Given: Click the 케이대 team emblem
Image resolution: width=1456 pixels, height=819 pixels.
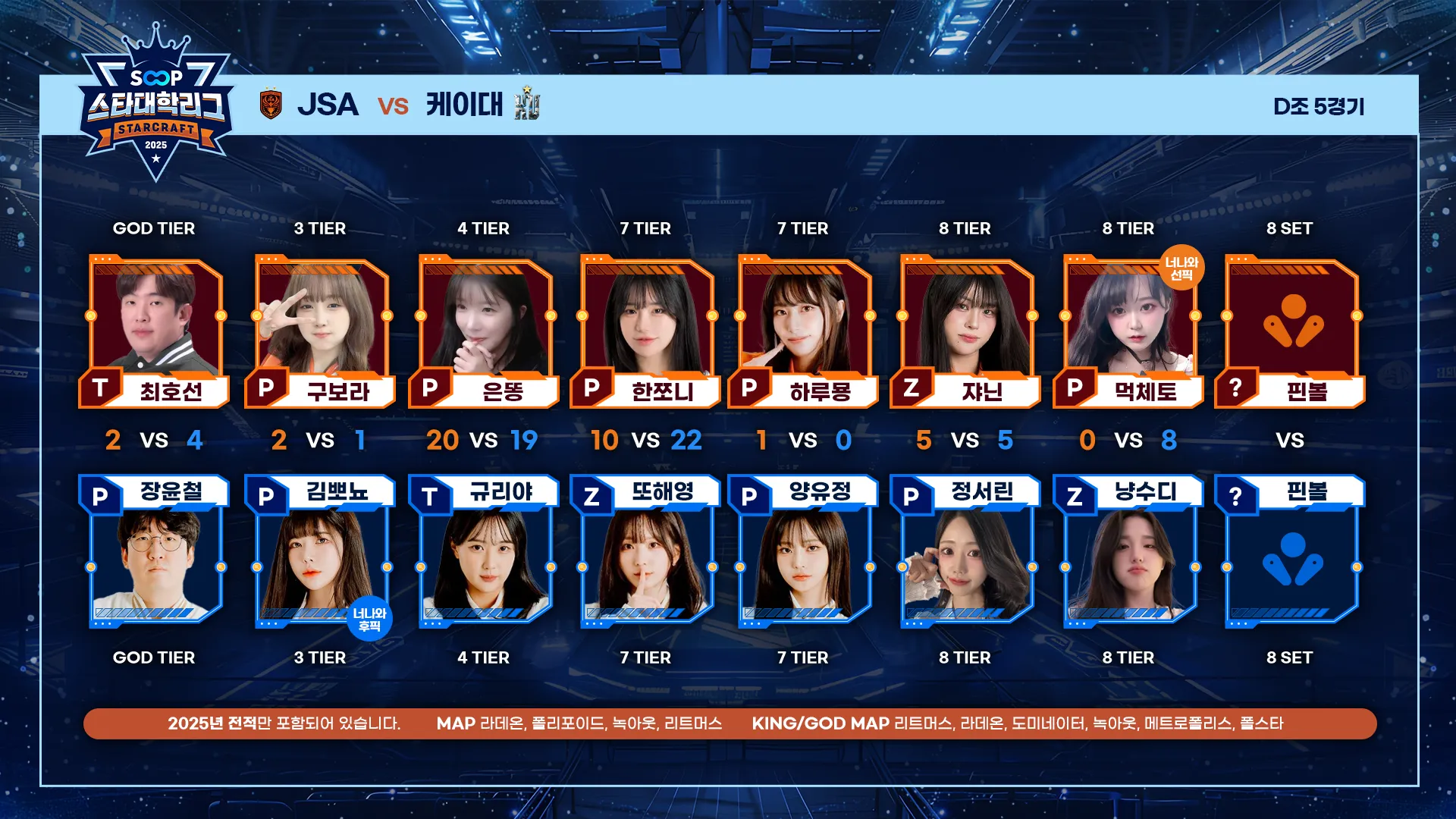Looking at the screenshot, I should click(x=527, y=103).
